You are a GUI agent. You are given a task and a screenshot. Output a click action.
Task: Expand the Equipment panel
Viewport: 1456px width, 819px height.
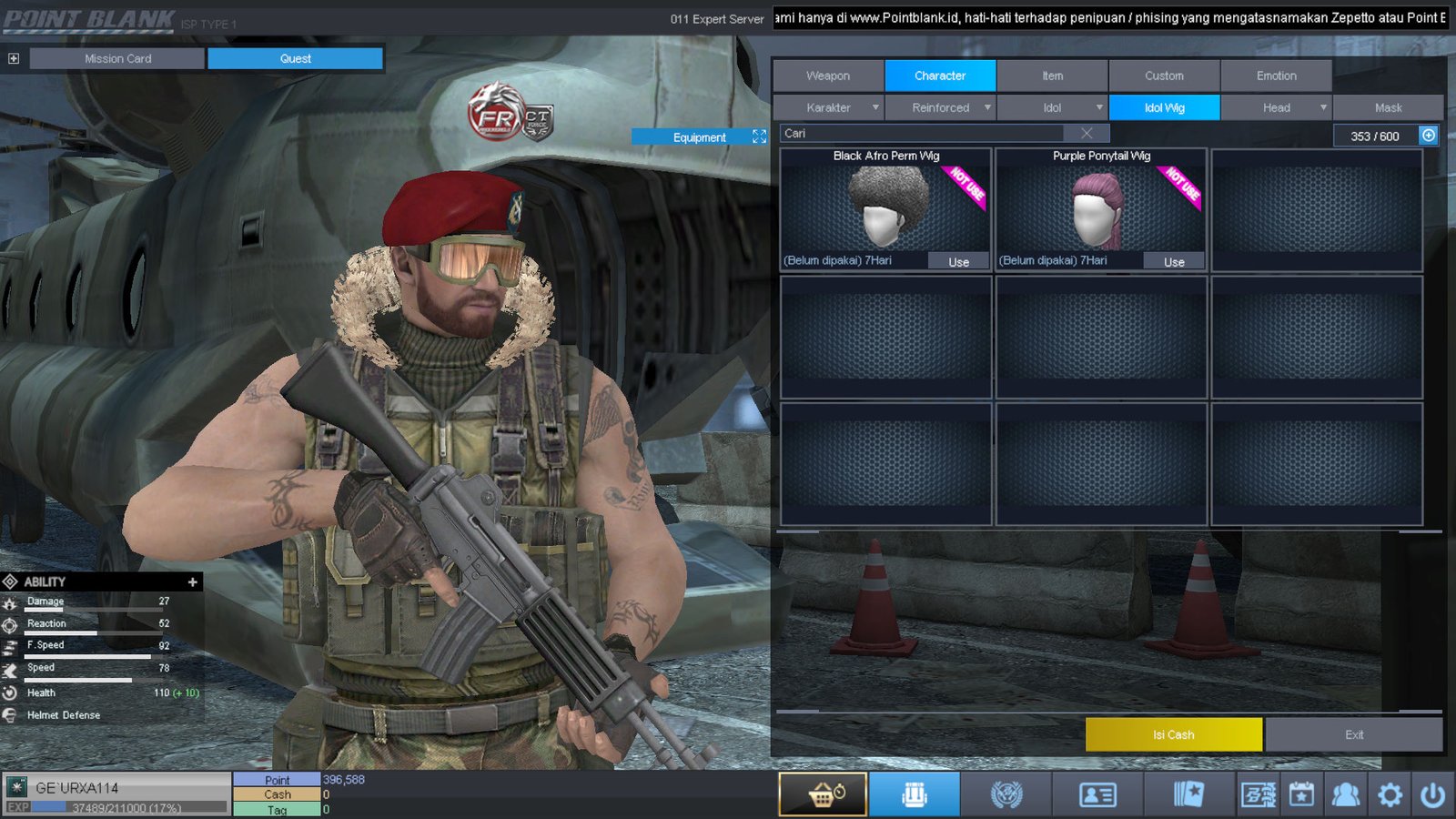click(759, 136)
